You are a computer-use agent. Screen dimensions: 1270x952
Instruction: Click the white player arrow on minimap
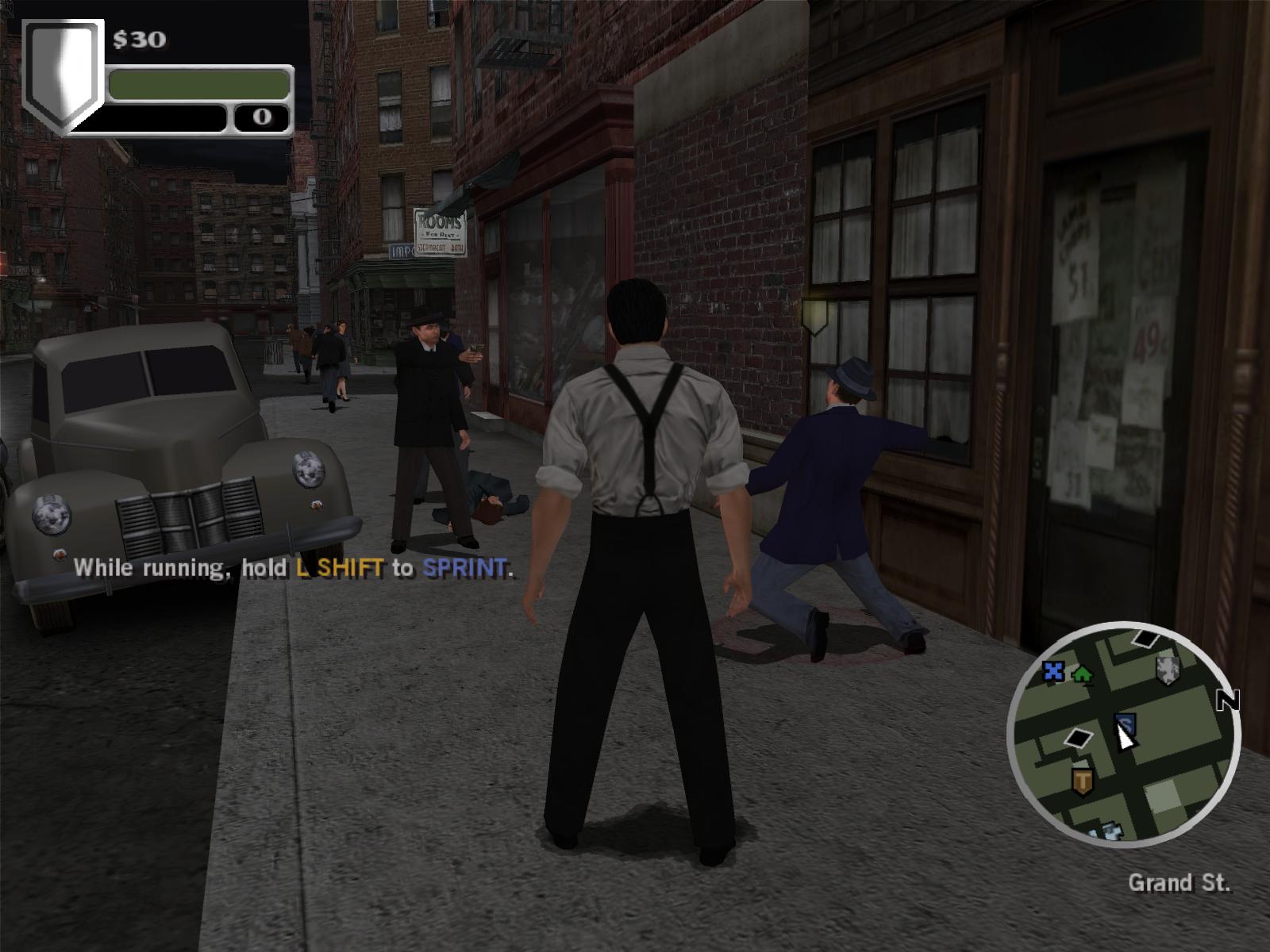pyautogui.click(x=1125, y=737)
